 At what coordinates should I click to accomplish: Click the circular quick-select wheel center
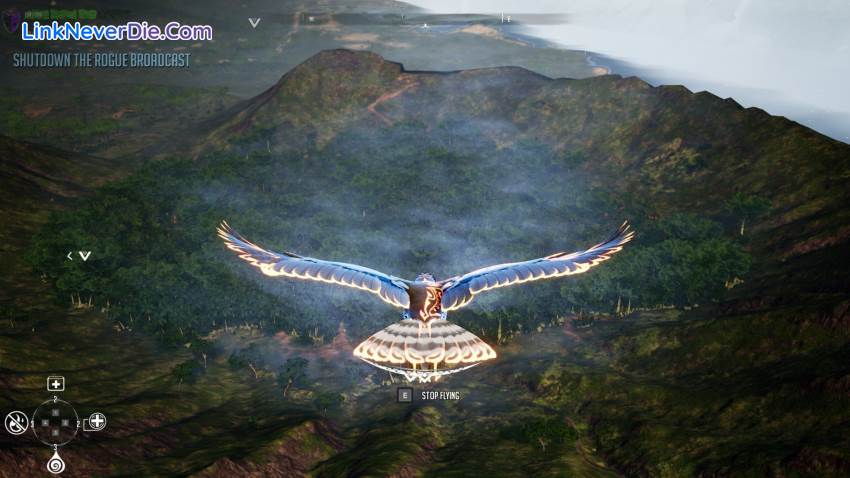(x=56, y=423)
